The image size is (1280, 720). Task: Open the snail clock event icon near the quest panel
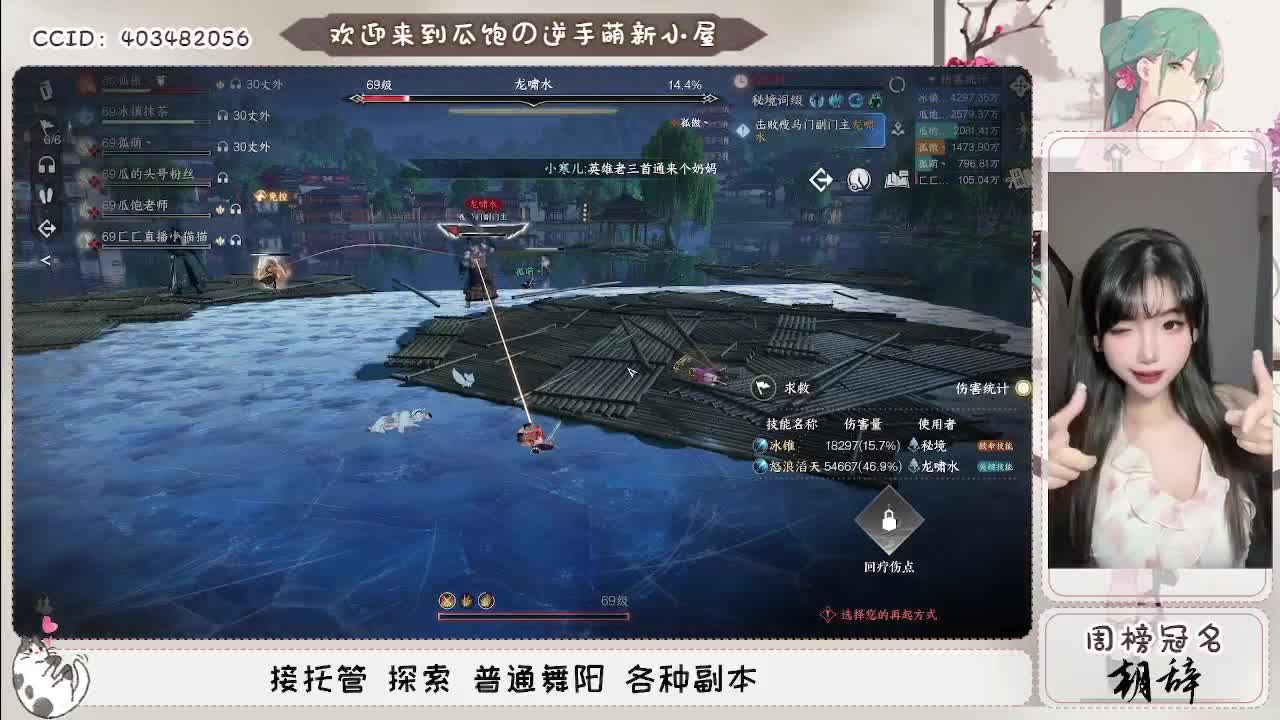[x=859, y=179]
